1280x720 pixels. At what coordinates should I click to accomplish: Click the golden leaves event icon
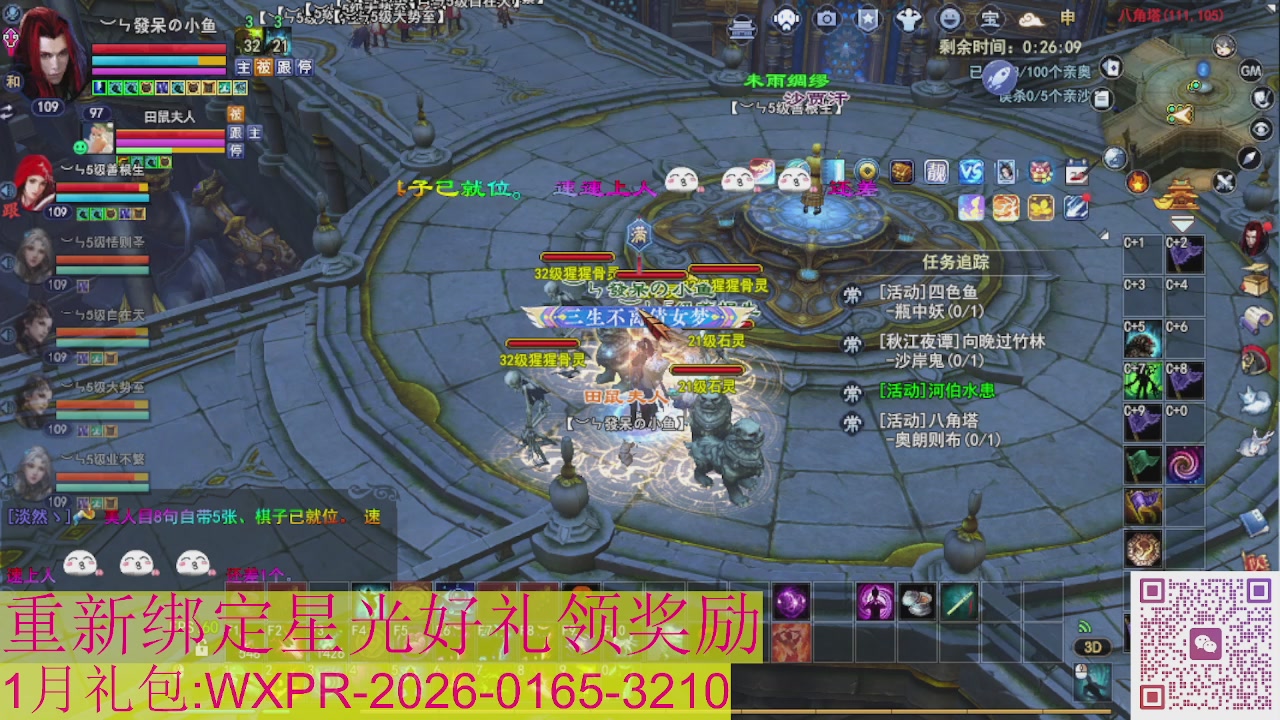pos(1040,207)
